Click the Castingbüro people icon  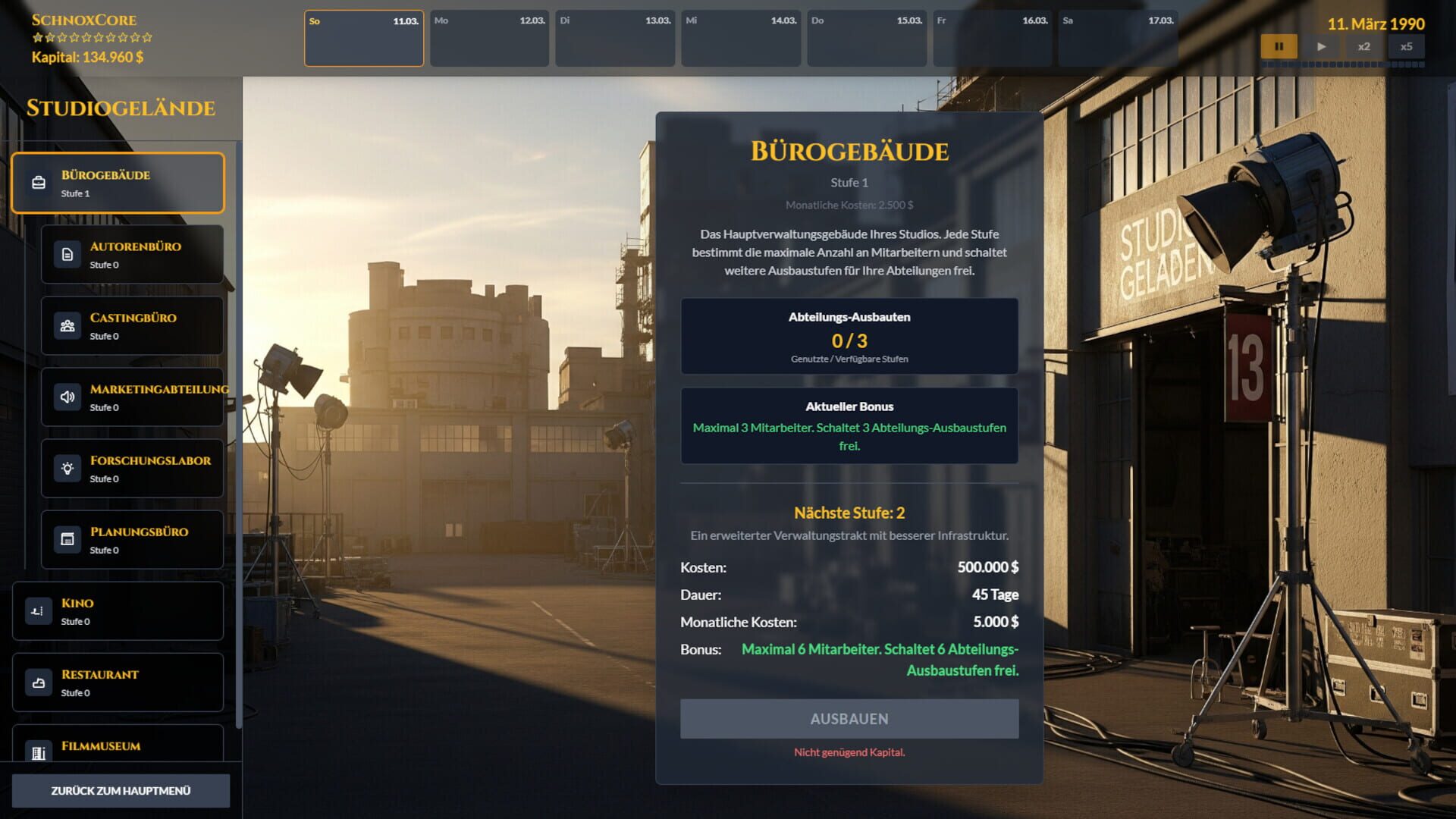click(x=67, y=325)
